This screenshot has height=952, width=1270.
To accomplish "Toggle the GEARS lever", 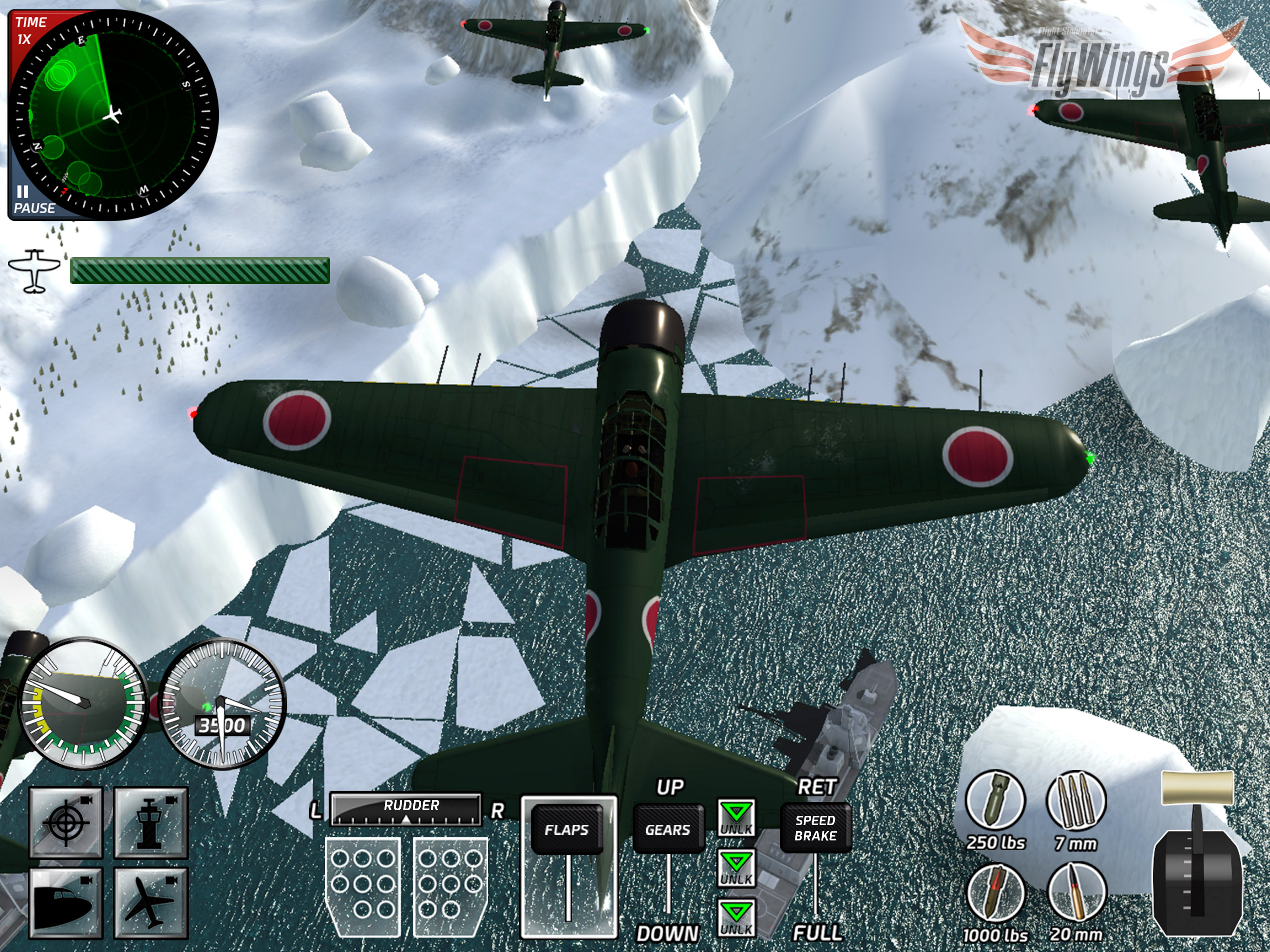I will [x=668, y=830].
